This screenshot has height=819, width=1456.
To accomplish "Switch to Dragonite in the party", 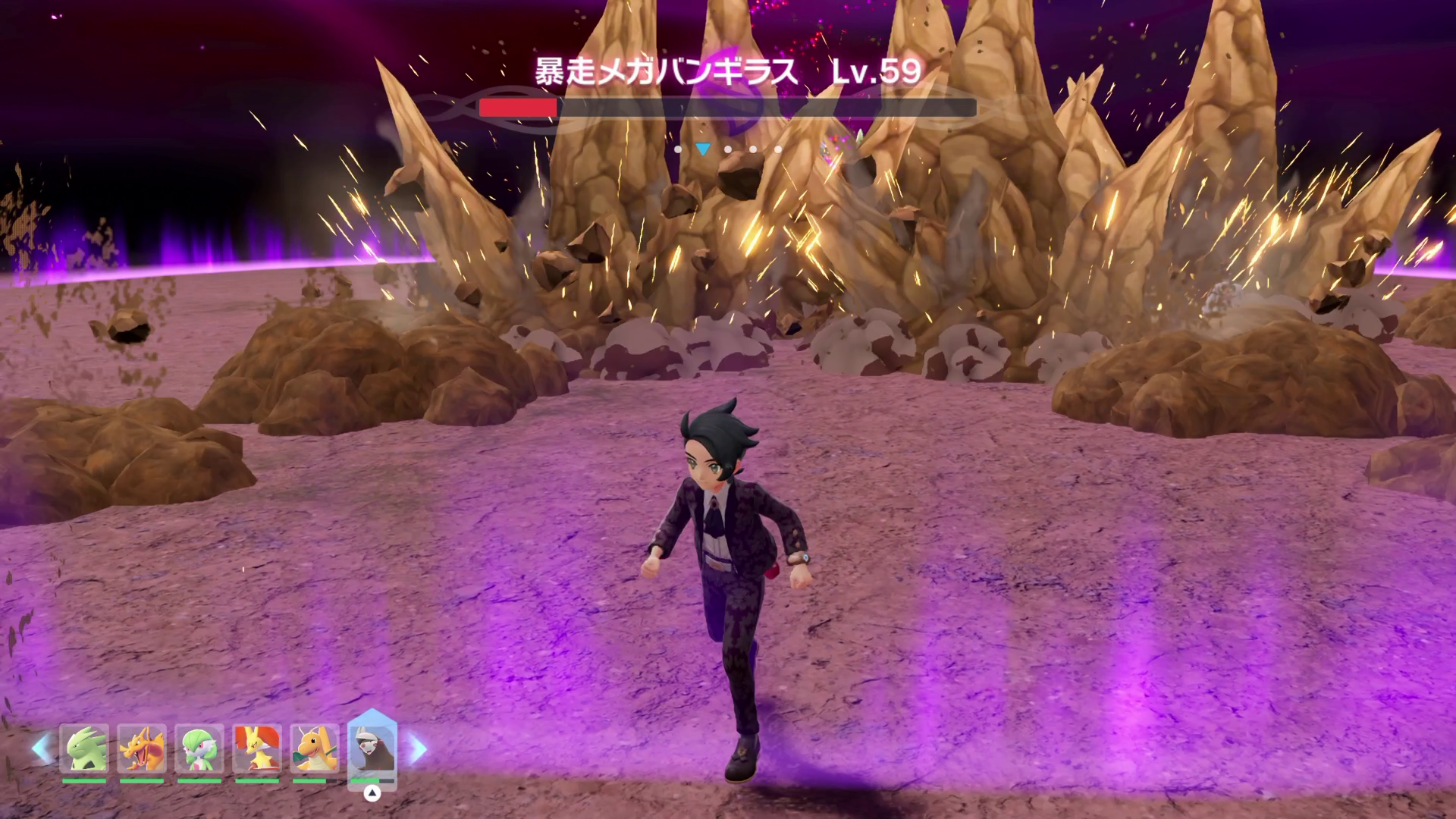I will tap(315, 749).
